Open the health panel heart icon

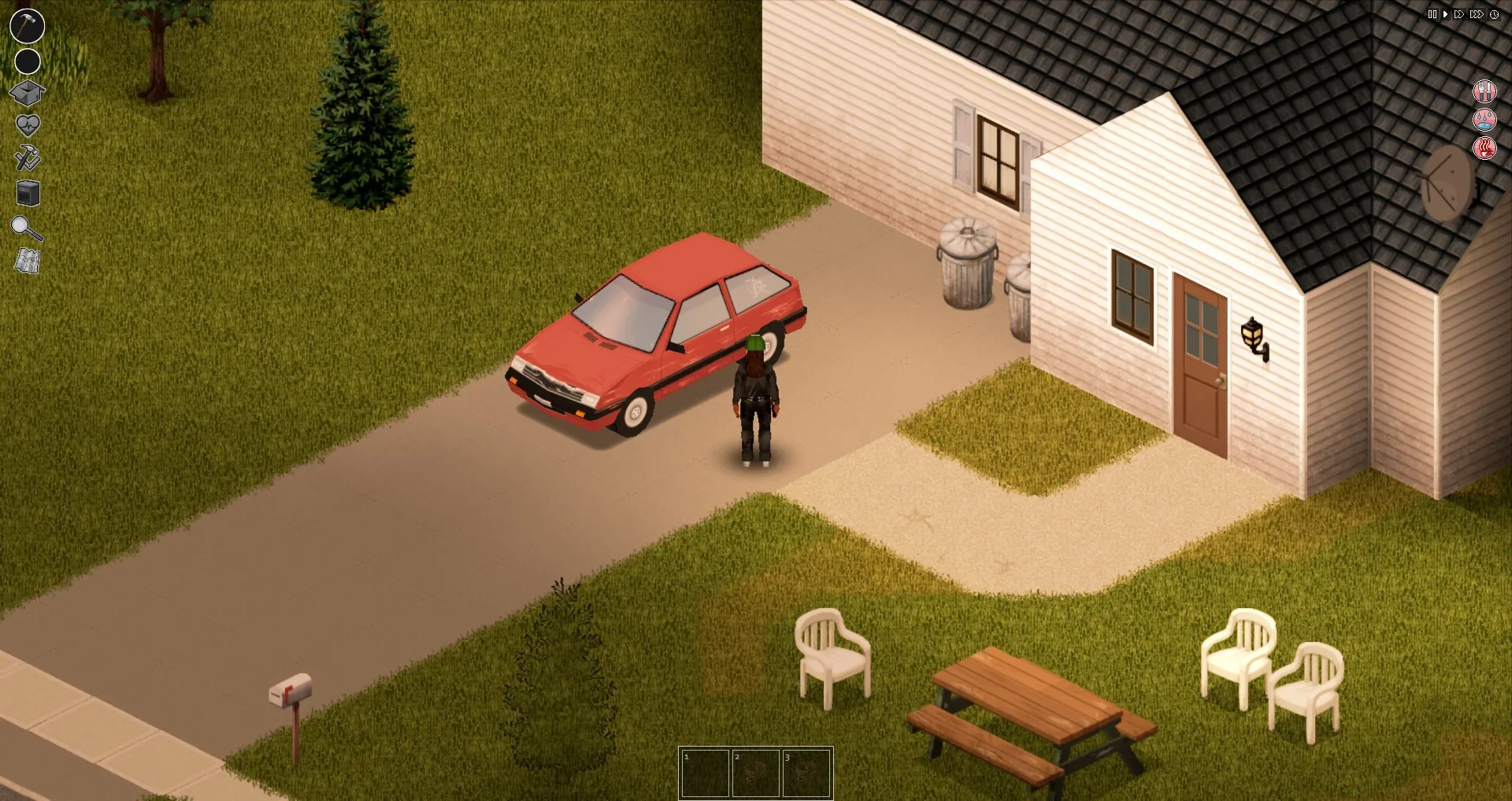point(27,123)
